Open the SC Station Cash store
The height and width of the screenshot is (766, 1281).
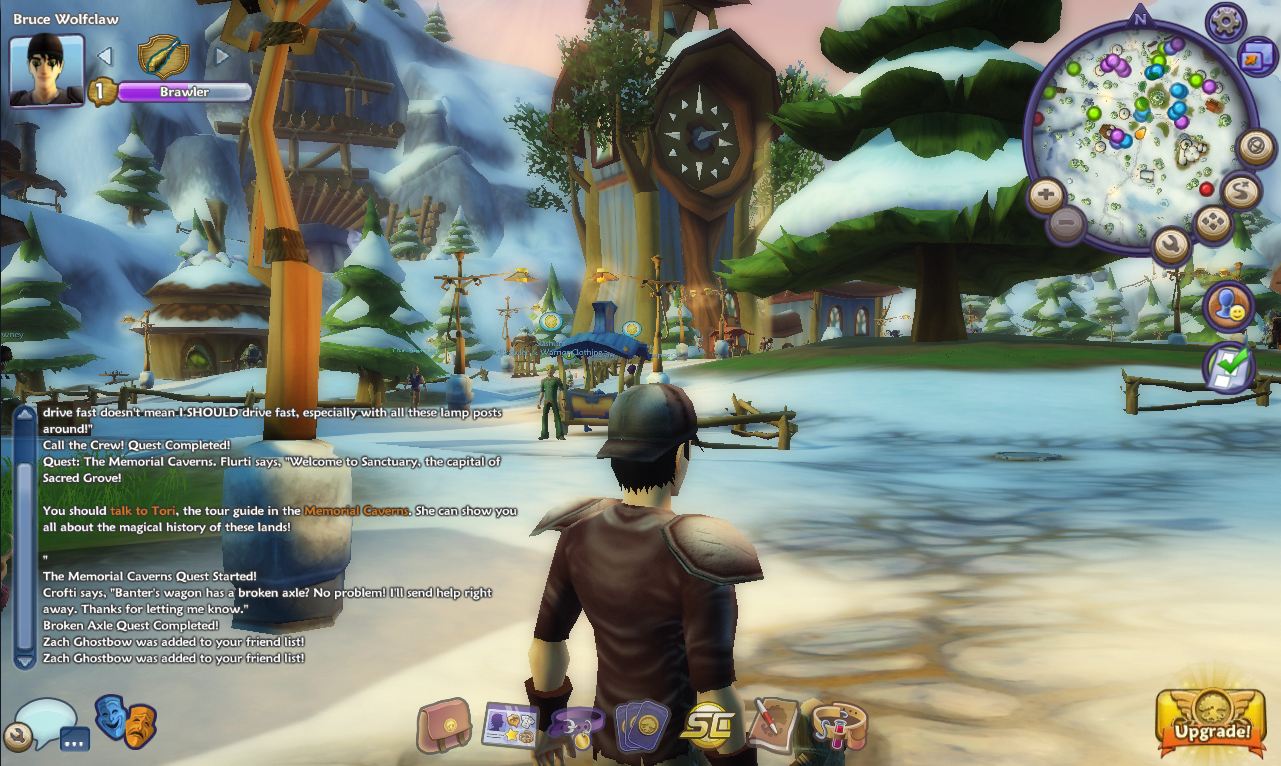click(707, 727)
